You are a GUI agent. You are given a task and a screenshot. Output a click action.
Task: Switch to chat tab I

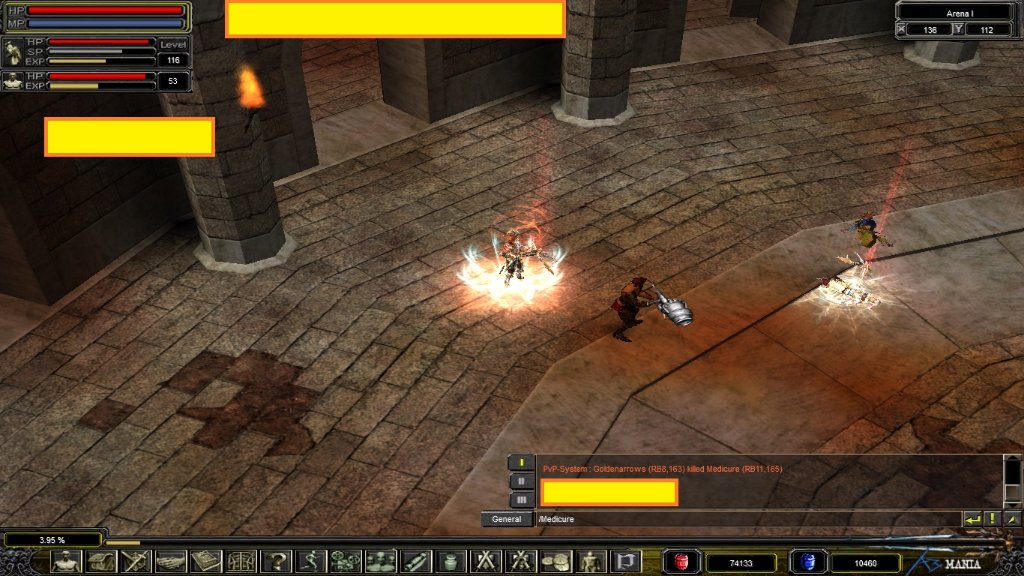point(521,462)
